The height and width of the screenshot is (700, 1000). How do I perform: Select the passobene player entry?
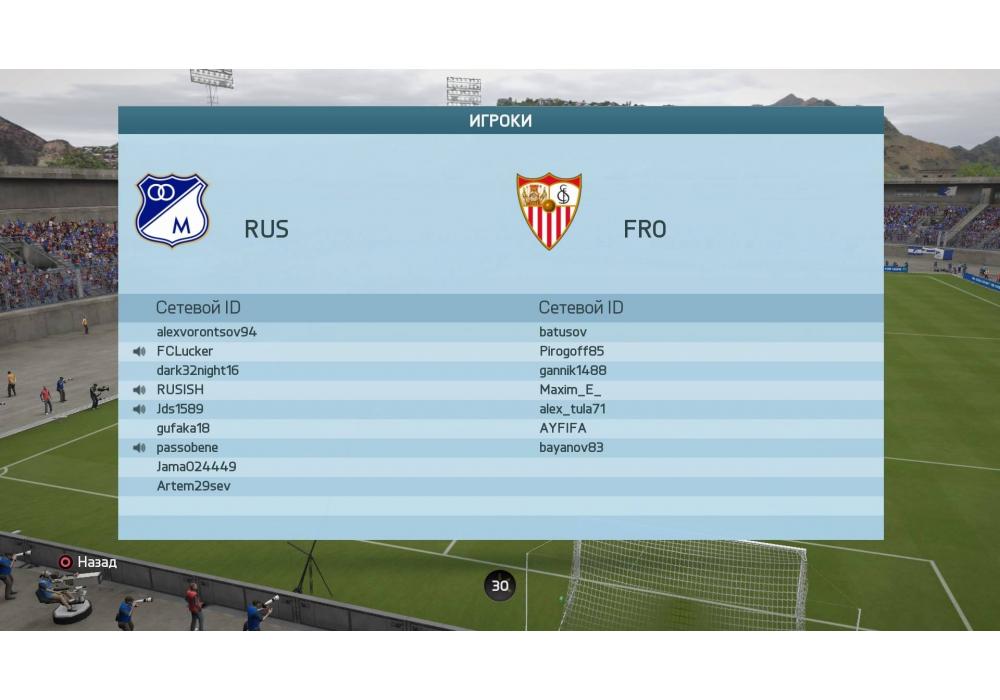(187, 447)
